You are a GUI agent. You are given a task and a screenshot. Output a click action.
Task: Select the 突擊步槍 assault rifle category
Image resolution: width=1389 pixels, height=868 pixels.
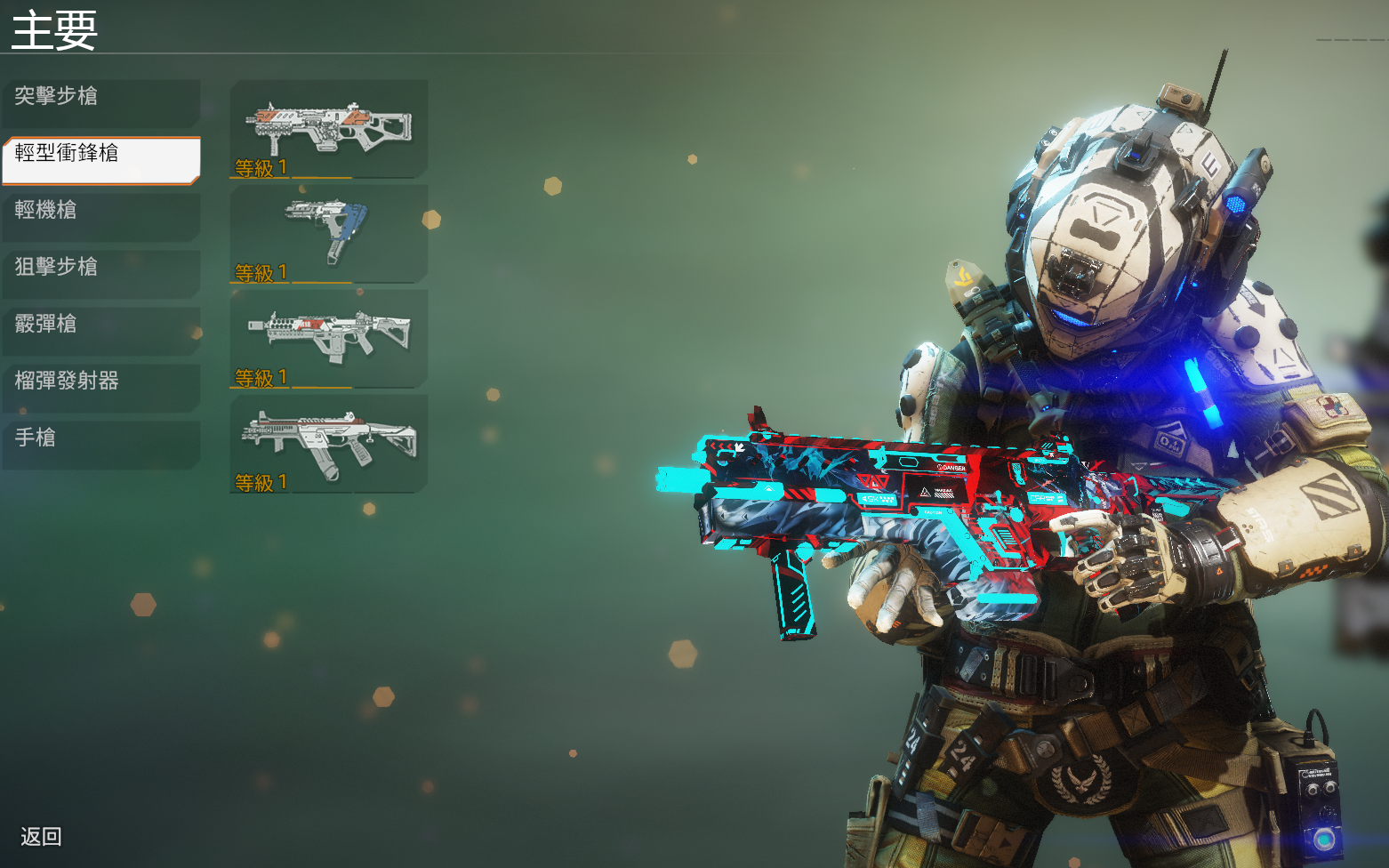(101, 97)
